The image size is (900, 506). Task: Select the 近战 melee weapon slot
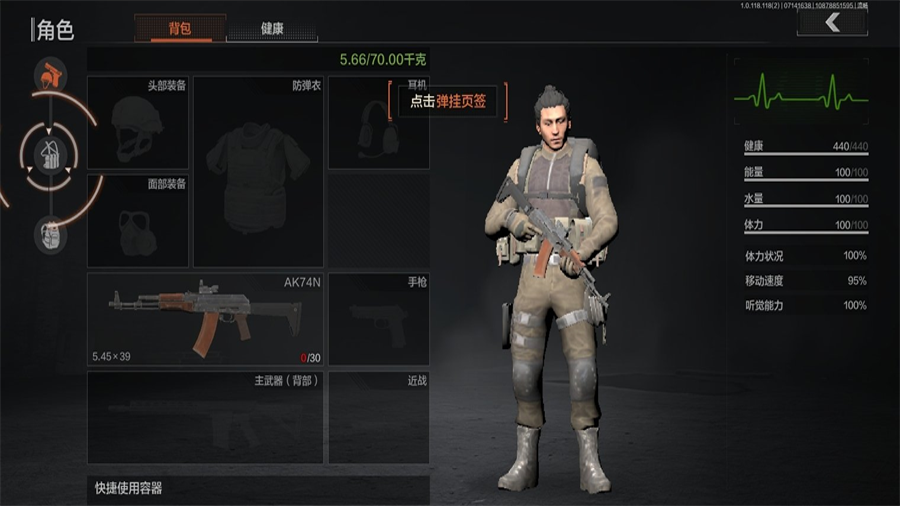click(x=378, y=417)
